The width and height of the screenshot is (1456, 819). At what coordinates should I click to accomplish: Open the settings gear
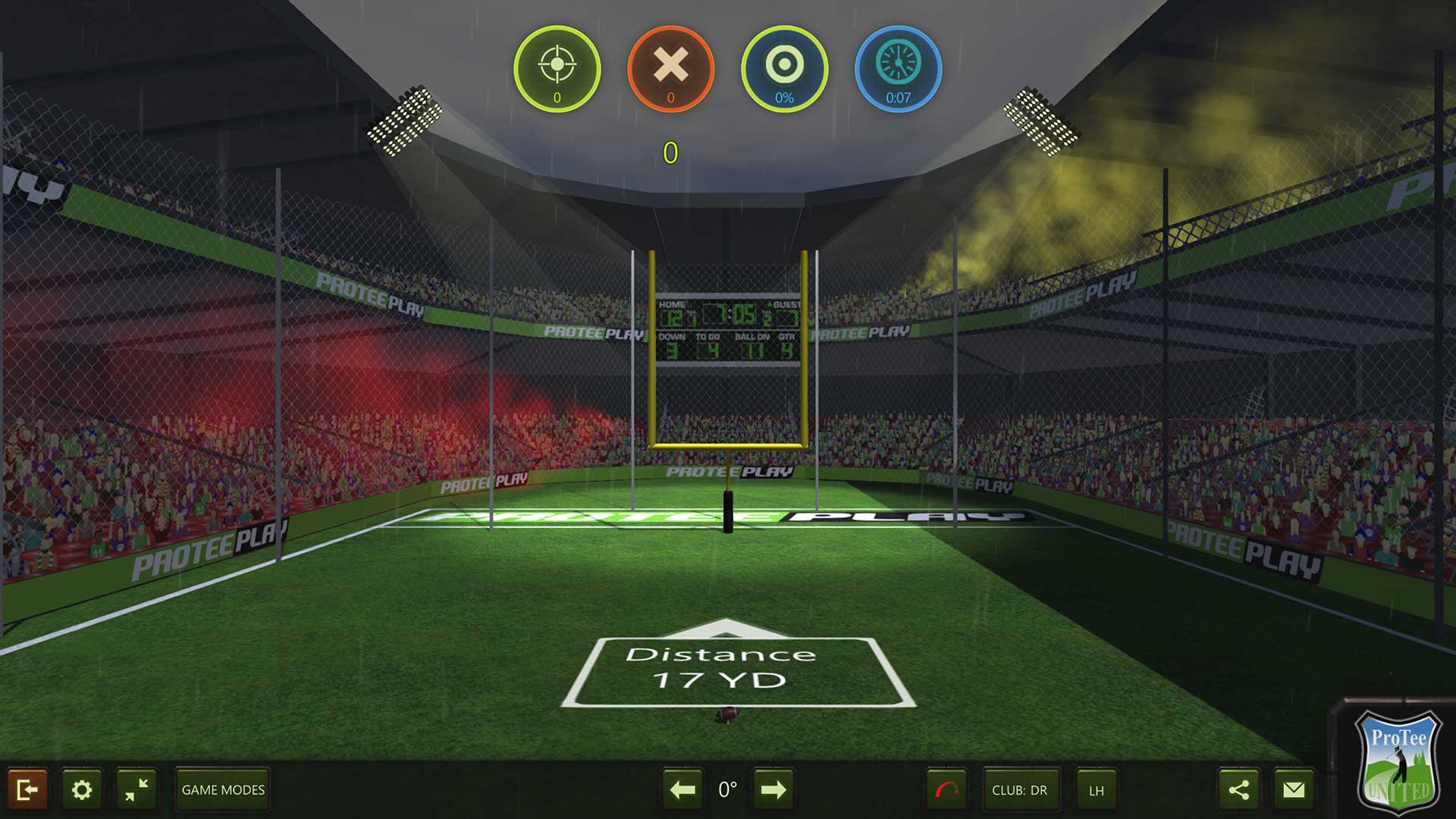(x=82, y=789)
